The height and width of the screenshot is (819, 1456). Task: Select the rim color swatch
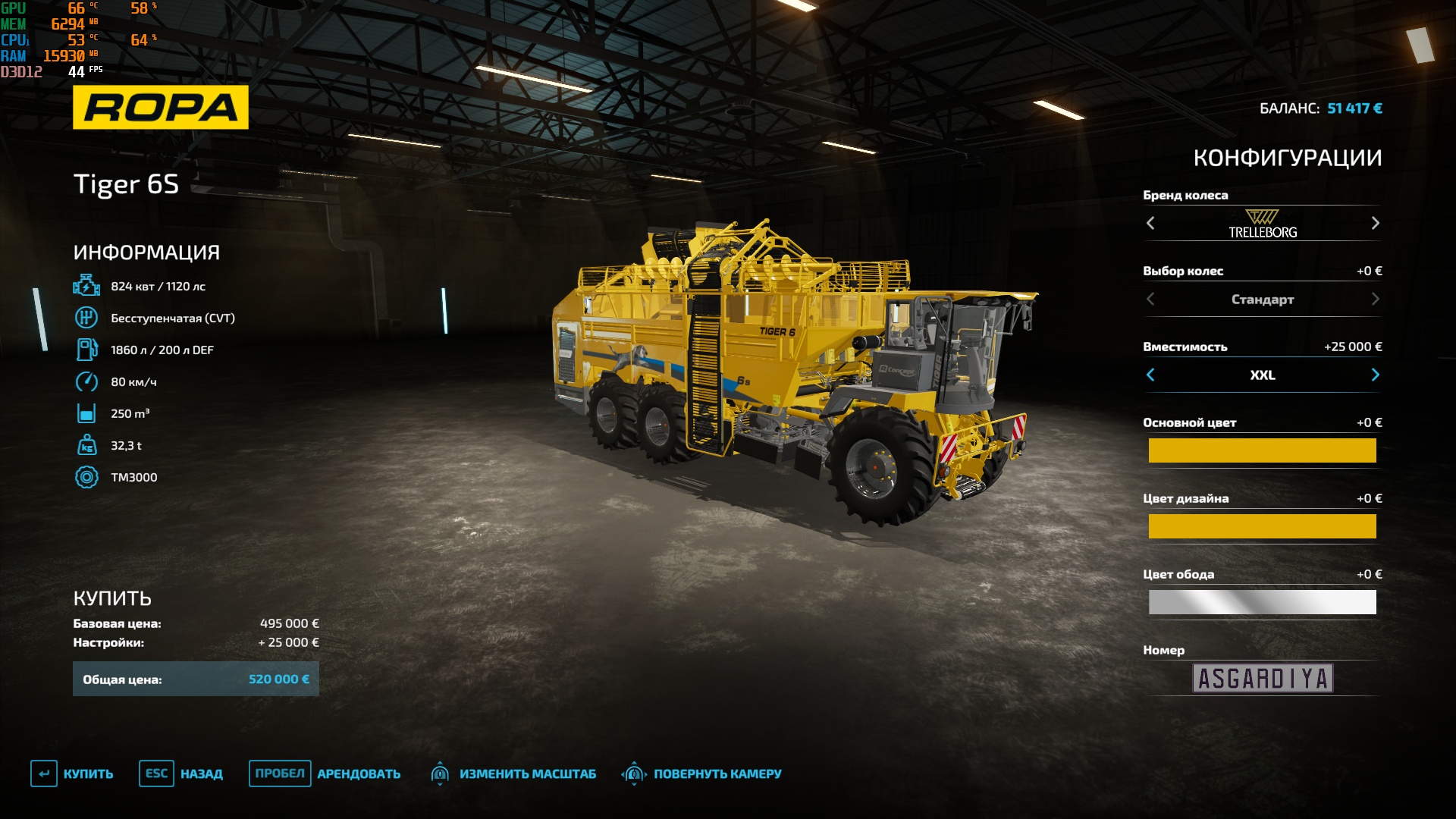(1262, 601)
